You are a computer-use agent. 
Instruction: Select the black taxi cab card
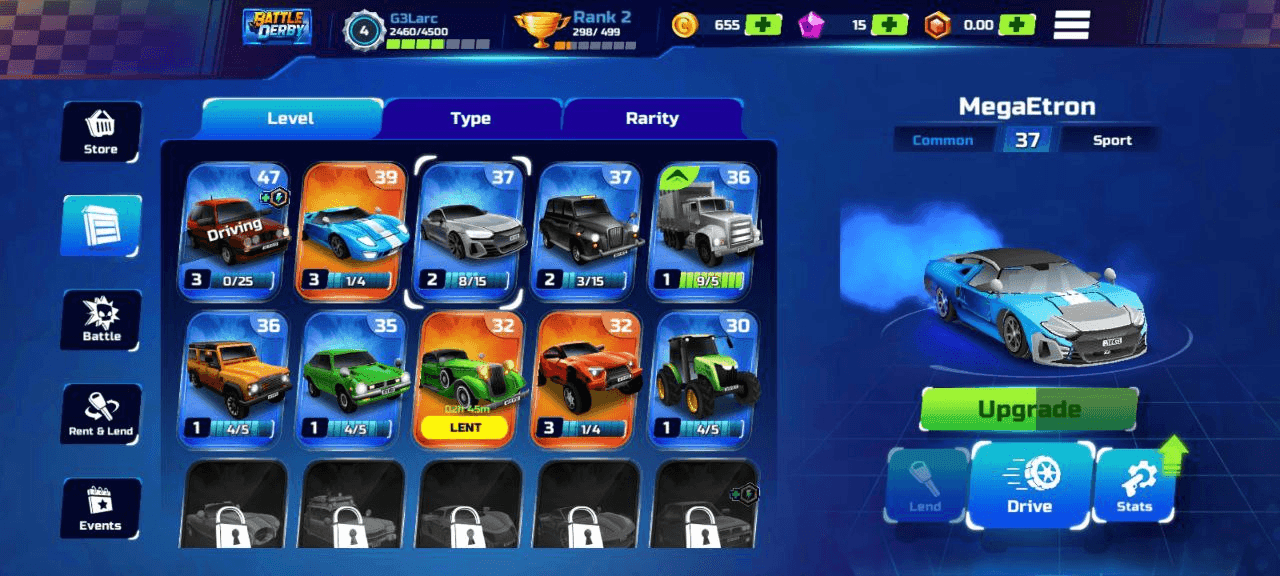pos(588,231)
